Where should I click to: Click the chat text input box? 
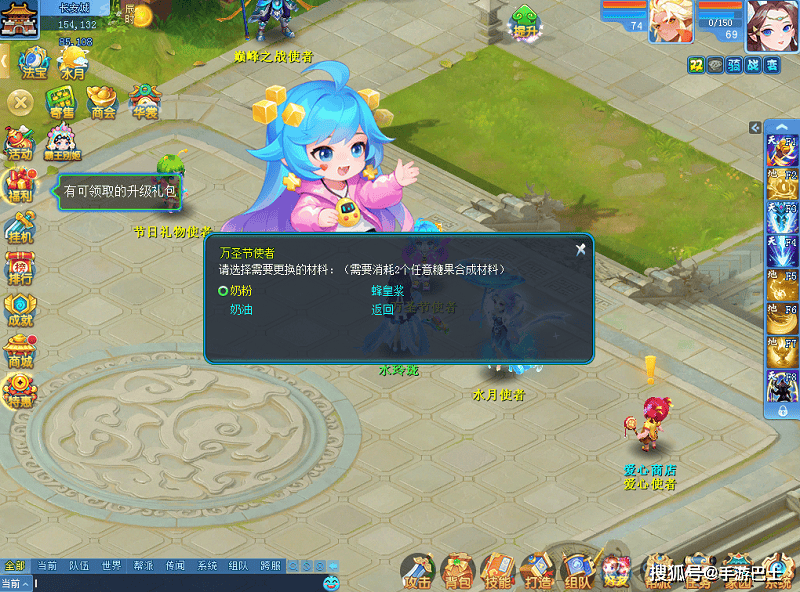(x=170, y=582)
